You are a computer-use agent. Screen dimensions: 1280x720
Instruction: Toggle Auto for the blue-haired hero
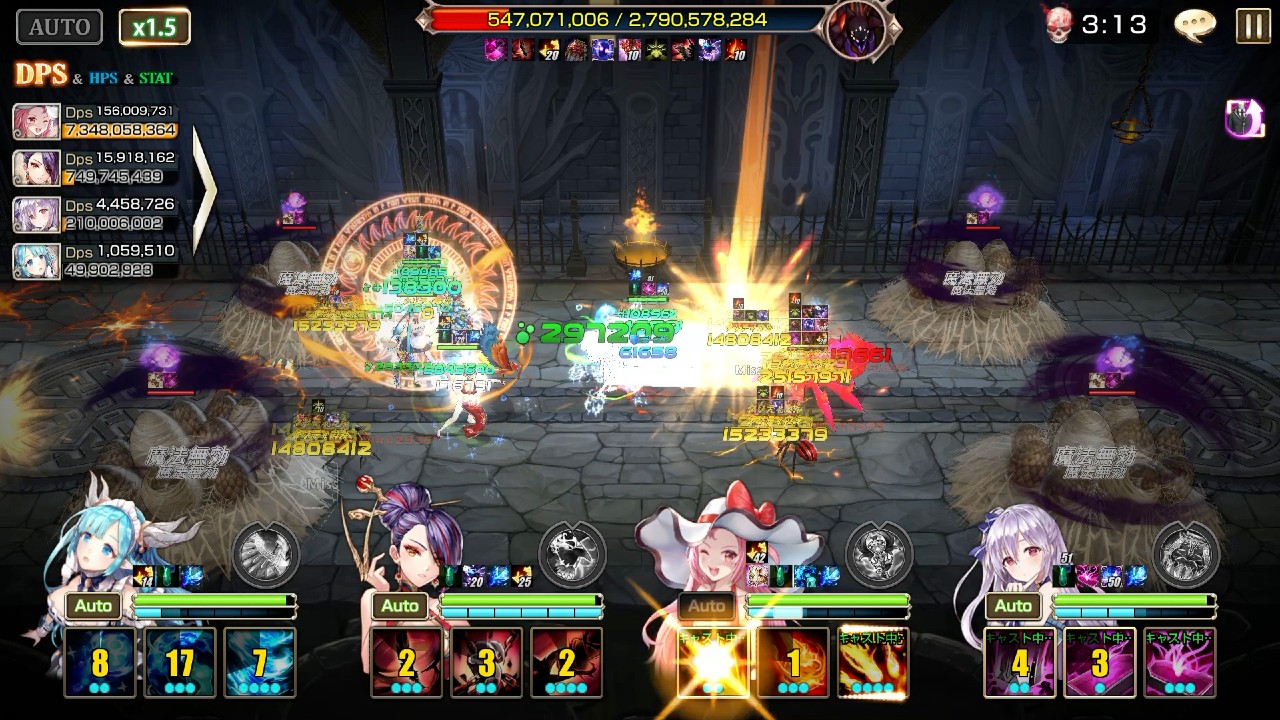[x=94, y=605]
